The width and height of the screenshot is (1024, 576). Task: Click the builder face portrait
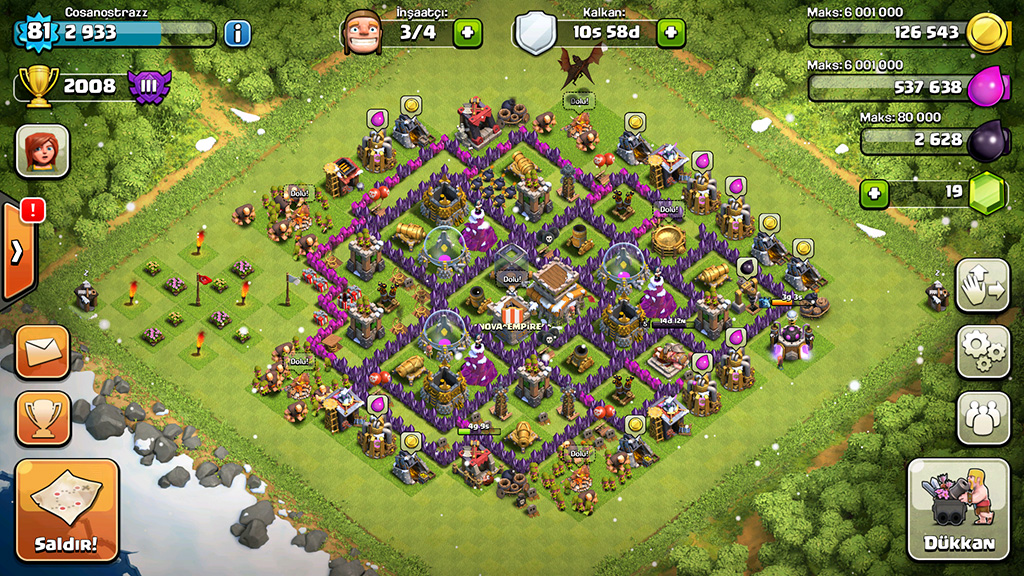(x=362, y=33)
